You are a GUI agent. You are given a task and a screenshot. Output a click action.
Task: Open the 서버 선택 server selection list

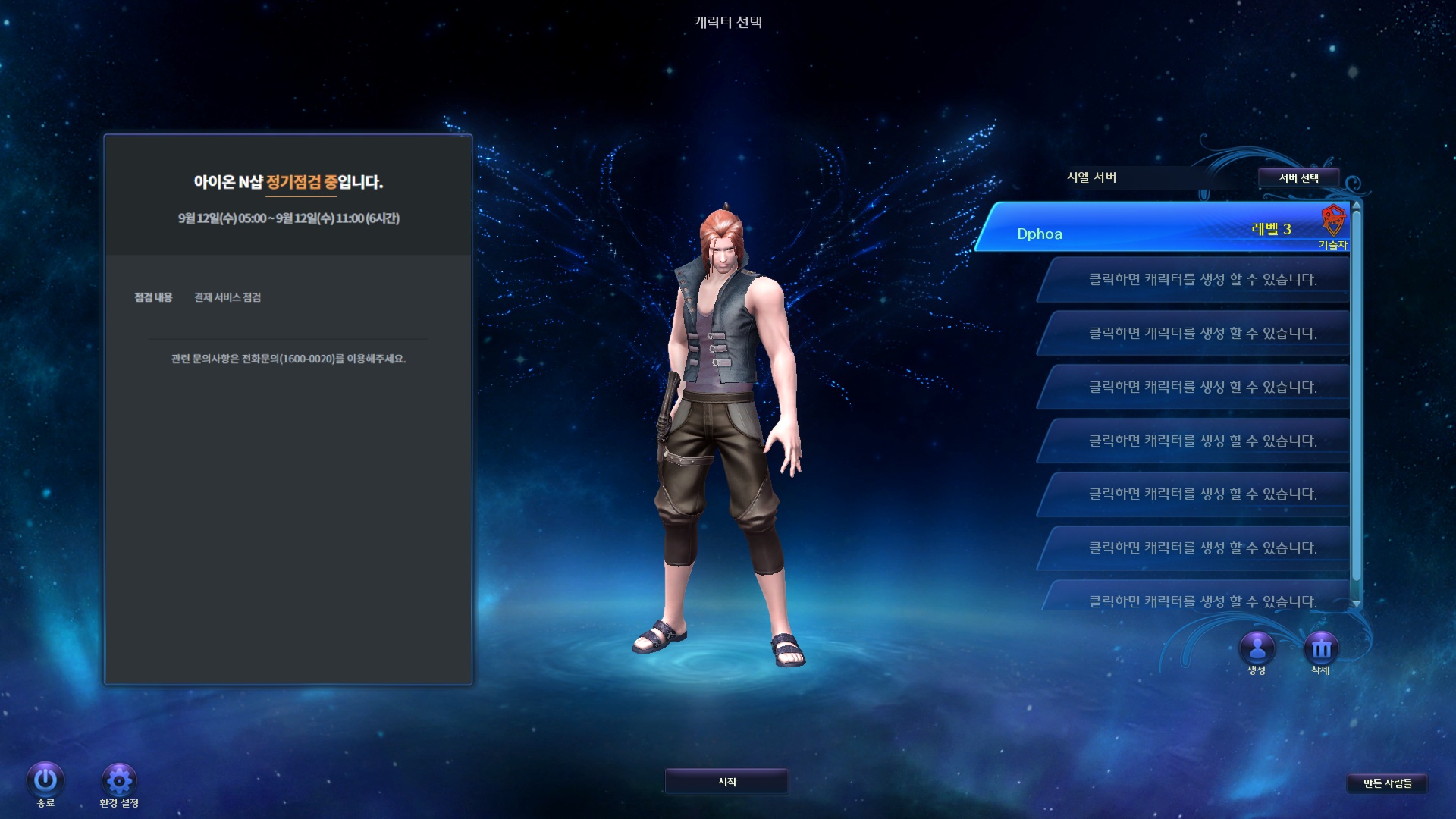(1298, 177)
